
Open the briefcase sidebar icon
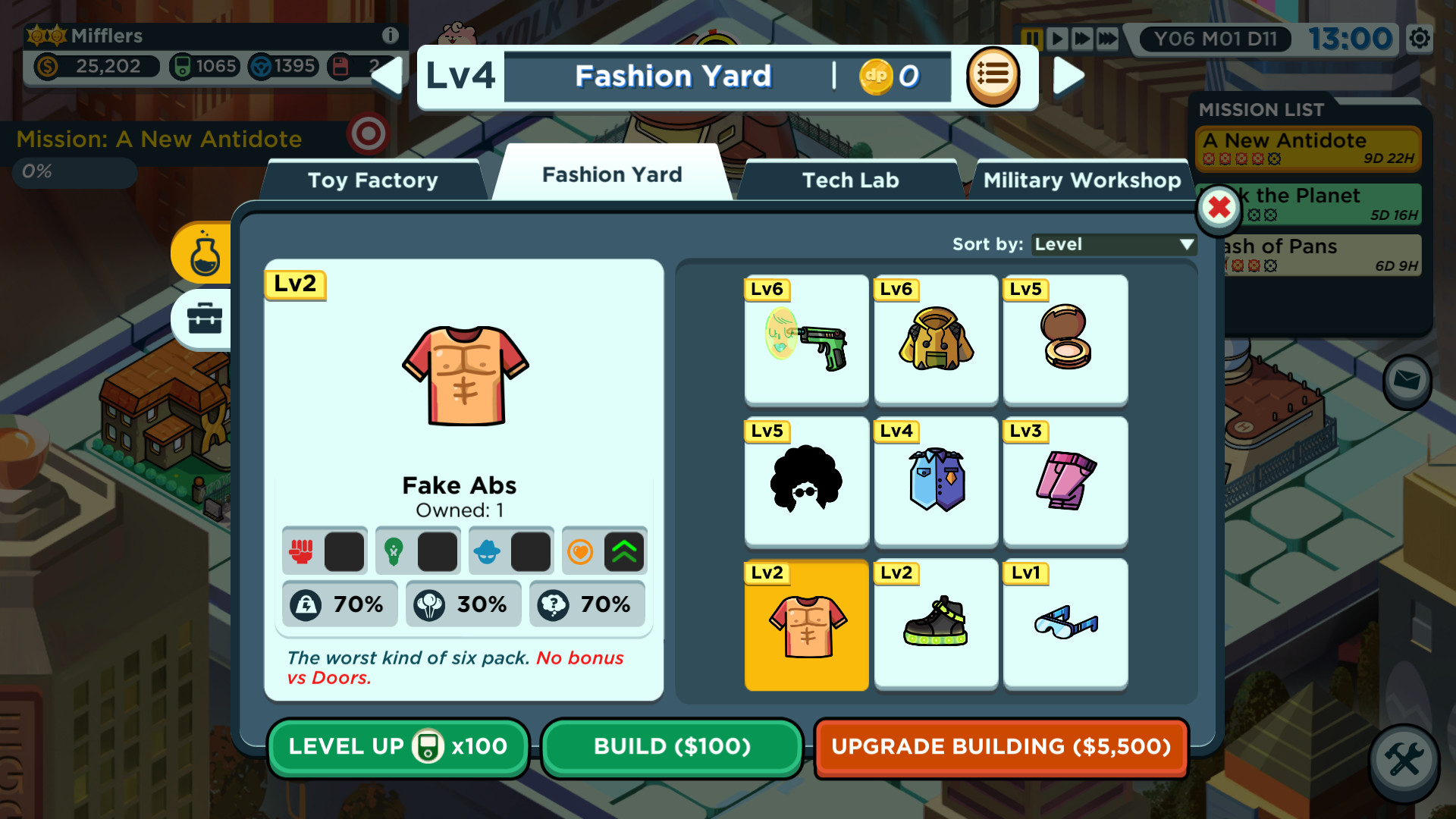click(203, 319)
